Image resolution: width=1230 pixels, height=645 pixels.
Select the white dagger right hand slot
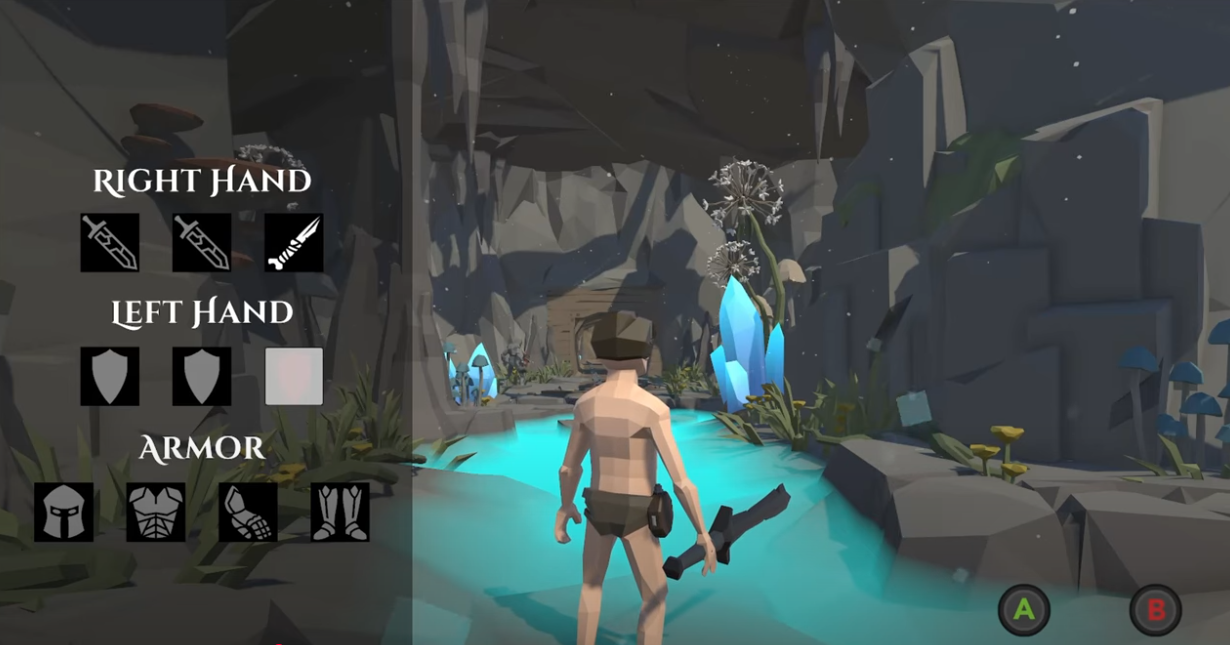(294, 242)
